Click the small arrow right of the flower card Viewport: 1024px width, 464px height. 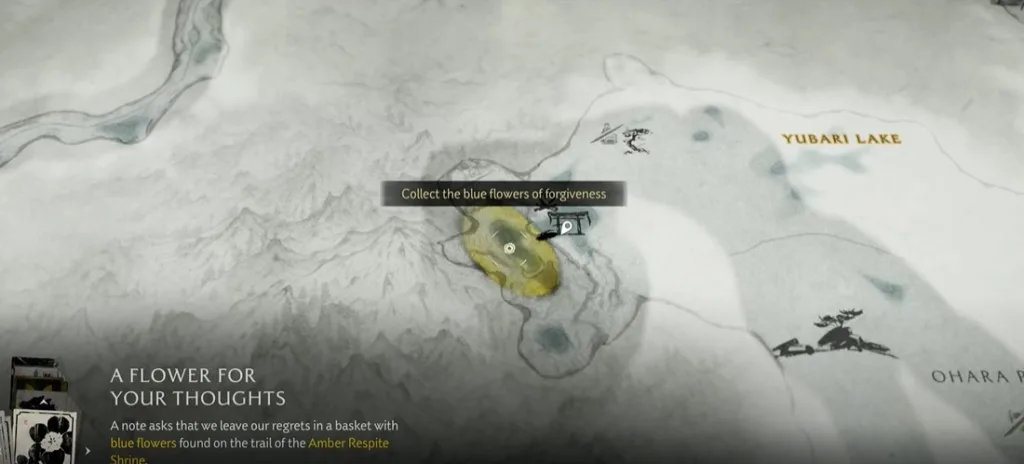point(88,450)
